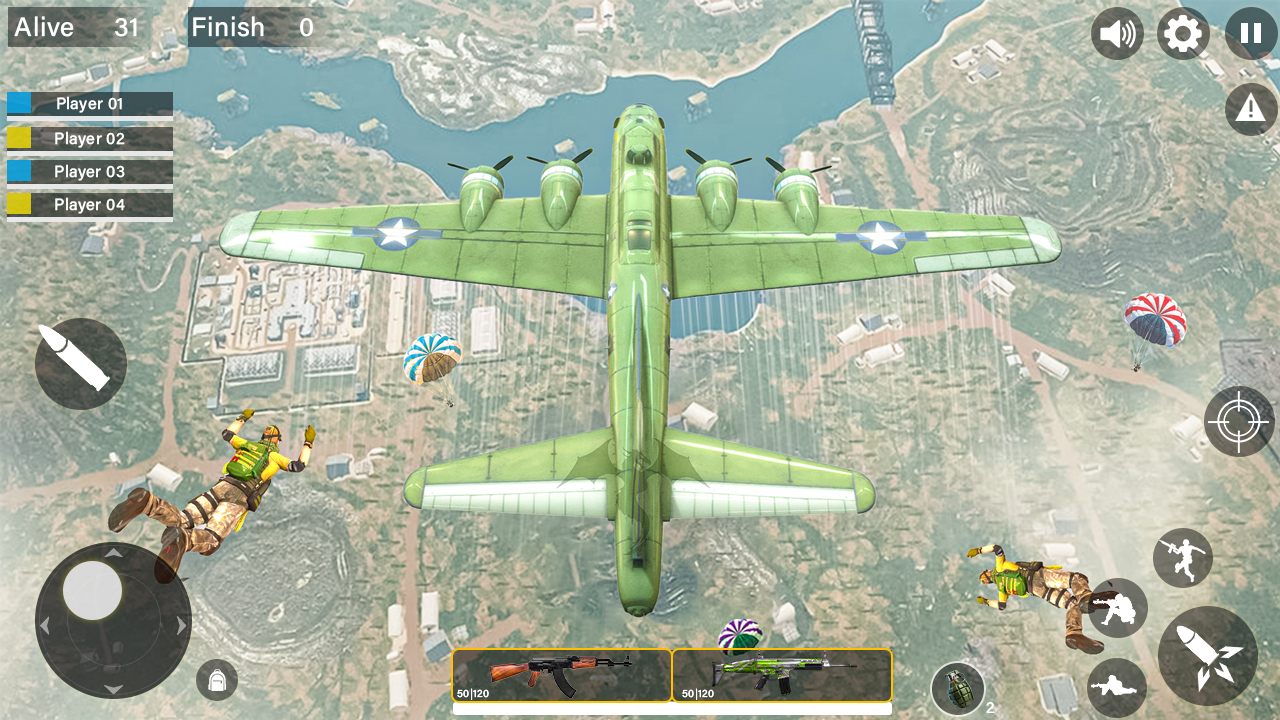Go prone with the lying figure button
Viewport: 1280px width, 720px height.
tap(1116, 687)
